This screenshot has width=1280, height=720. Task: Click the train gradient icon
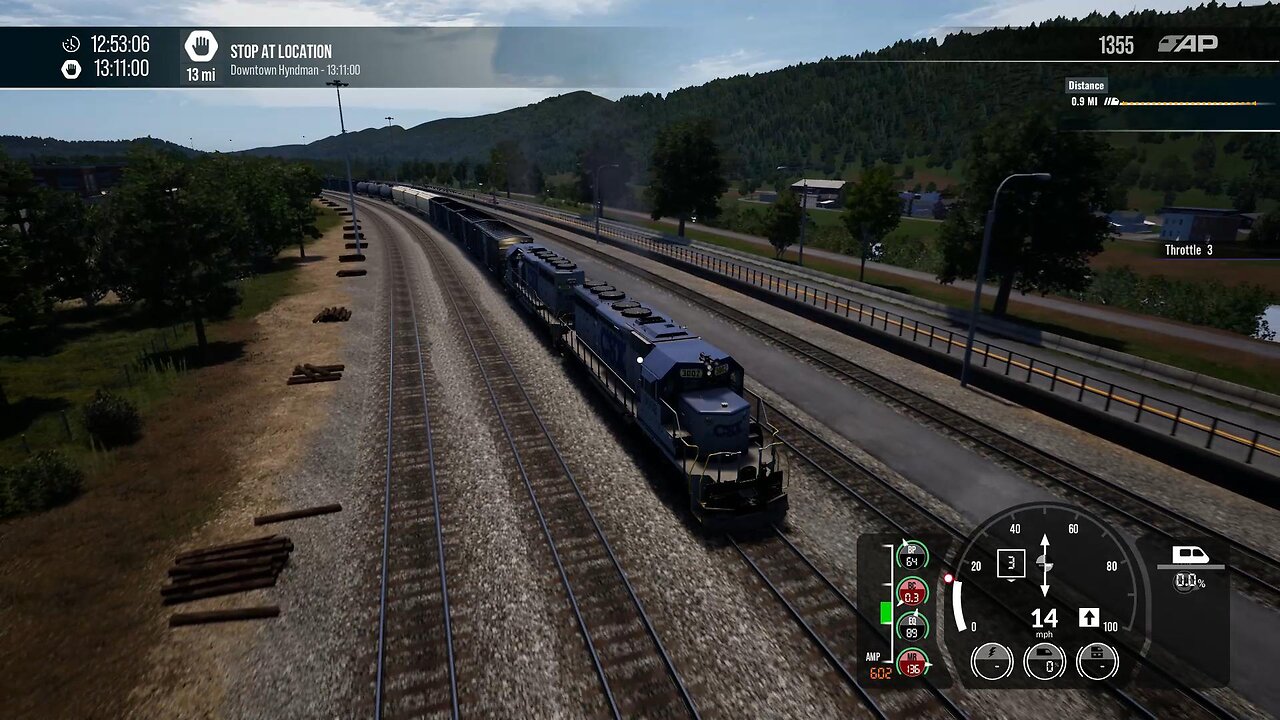pyautogui.click(x=1190, y=556)
